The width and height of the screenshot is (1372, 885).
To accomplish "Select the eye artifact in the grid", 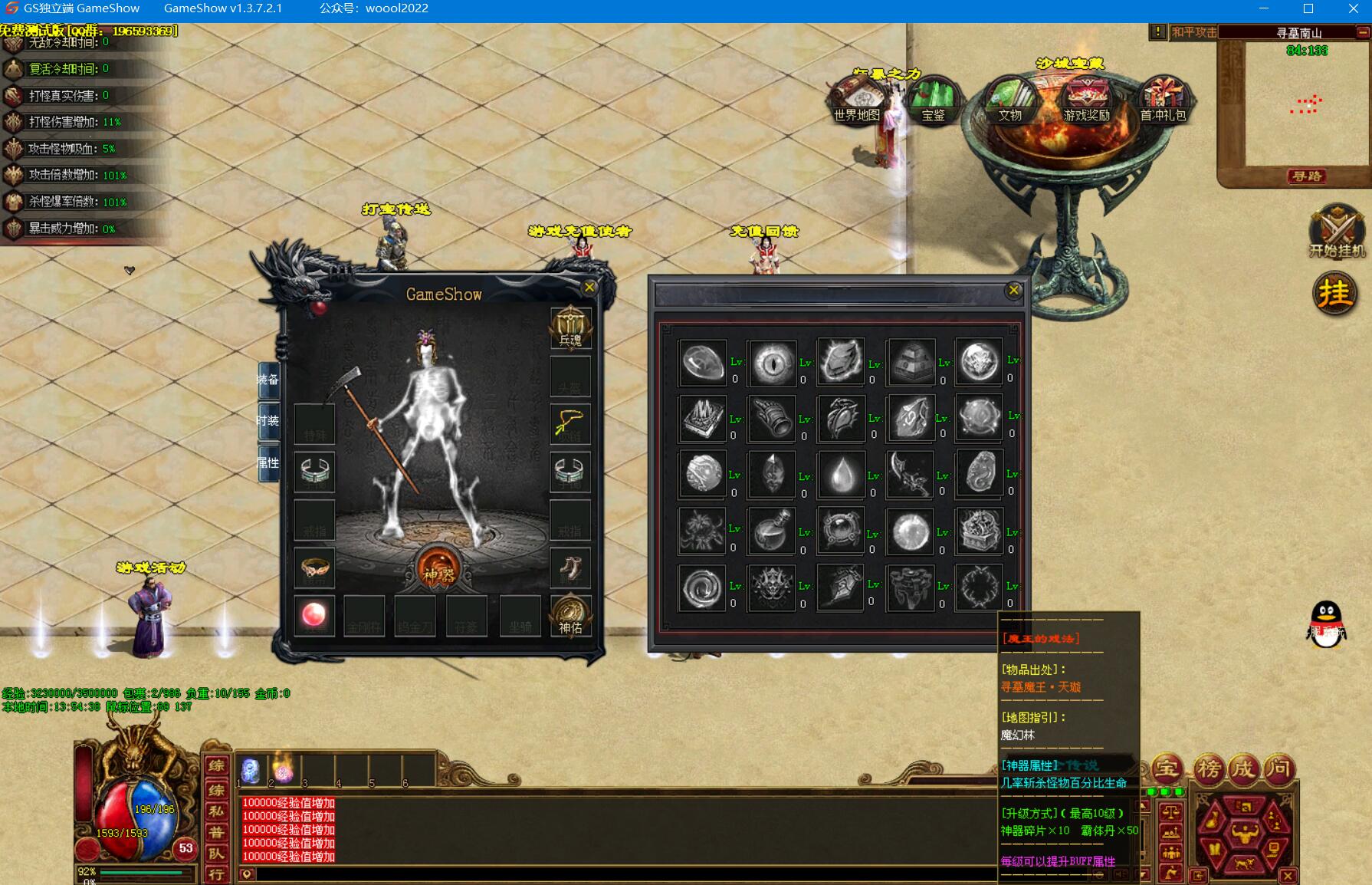I will point(772,363).
